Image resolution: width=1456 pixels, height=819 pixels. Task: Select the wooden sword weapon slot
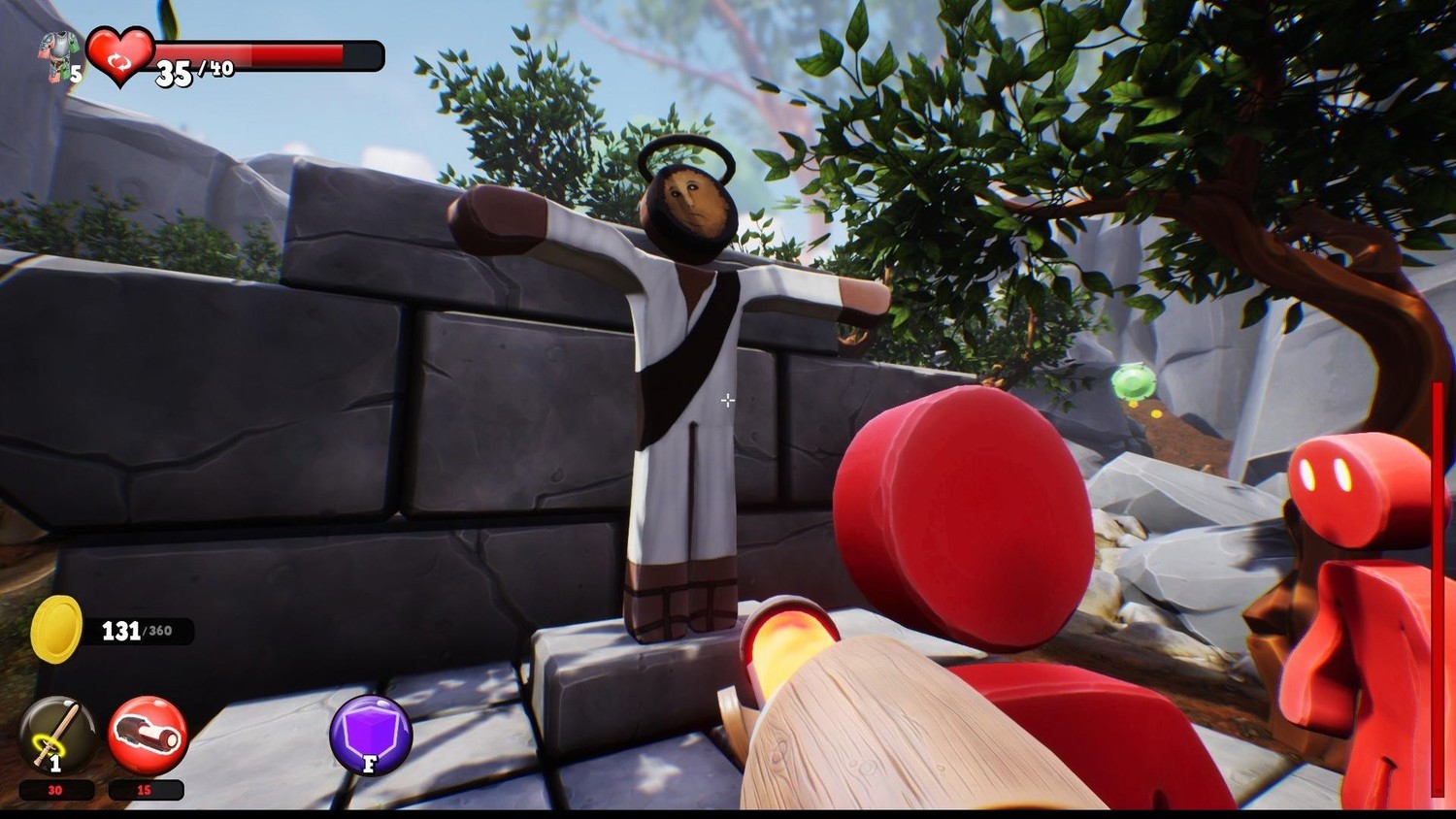point(57,735)
